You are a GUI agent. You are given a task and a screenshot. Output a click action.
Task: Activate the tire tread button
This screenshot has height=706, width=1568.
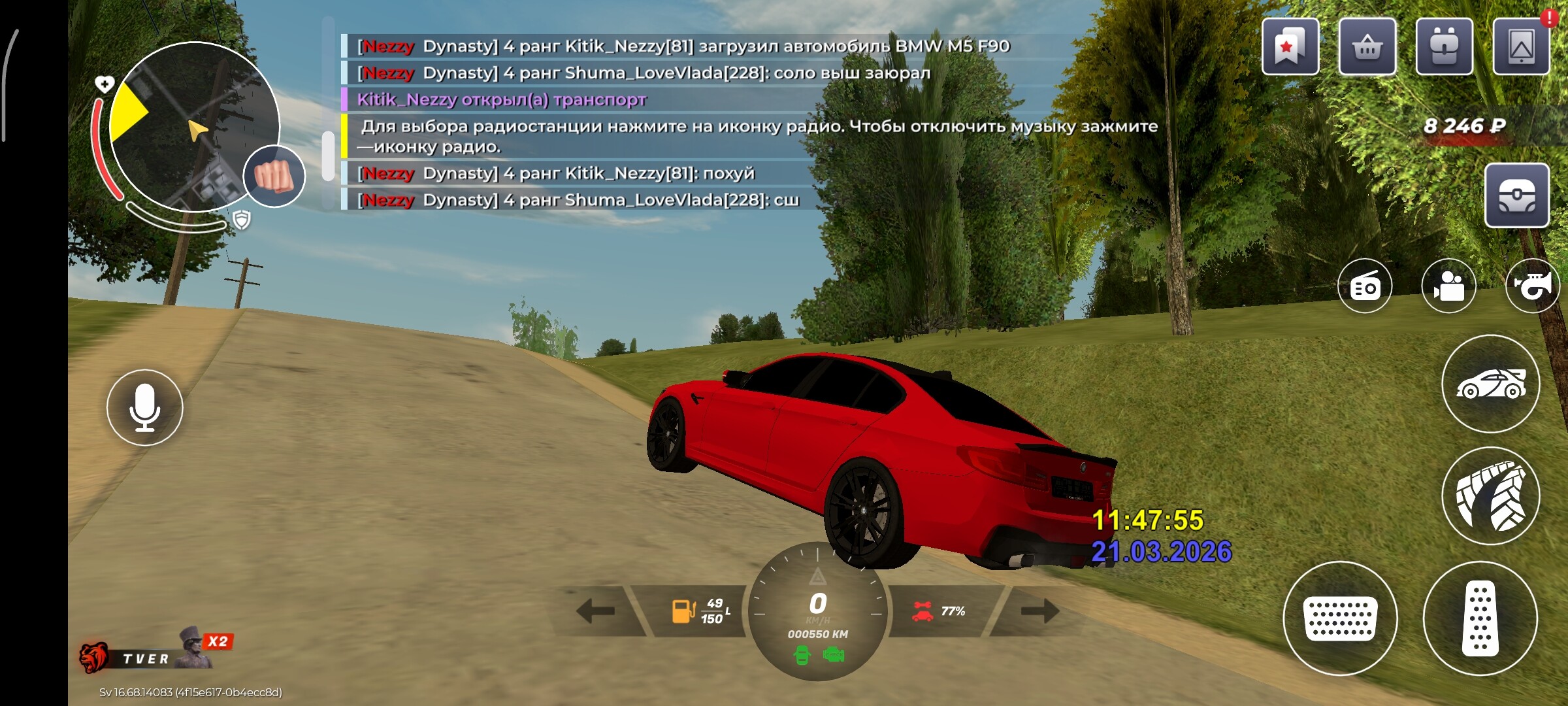click(x=1490, y=496)
